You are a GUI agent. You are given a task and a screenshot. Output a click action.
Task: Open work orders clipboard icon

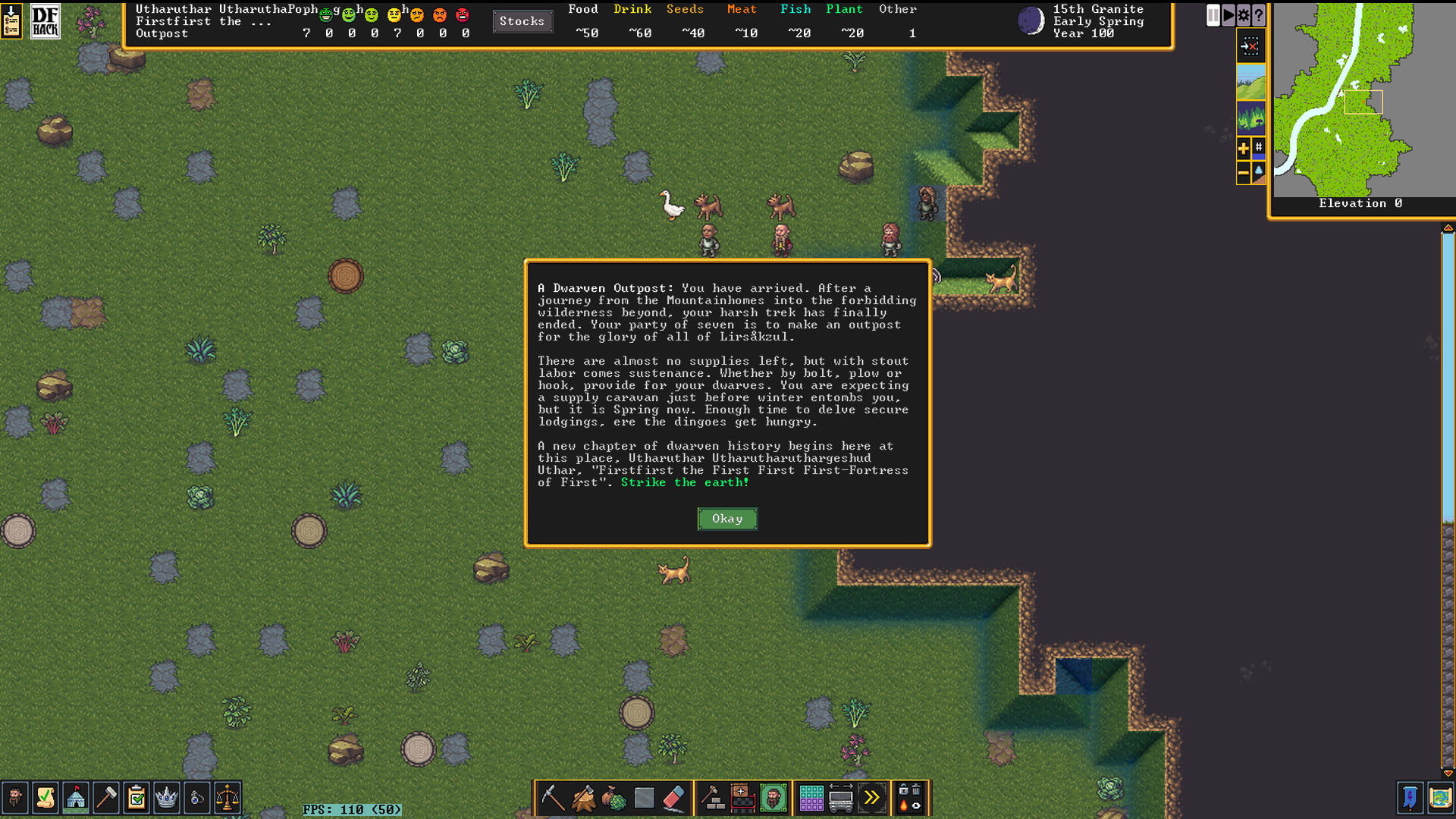click(136, 798)
